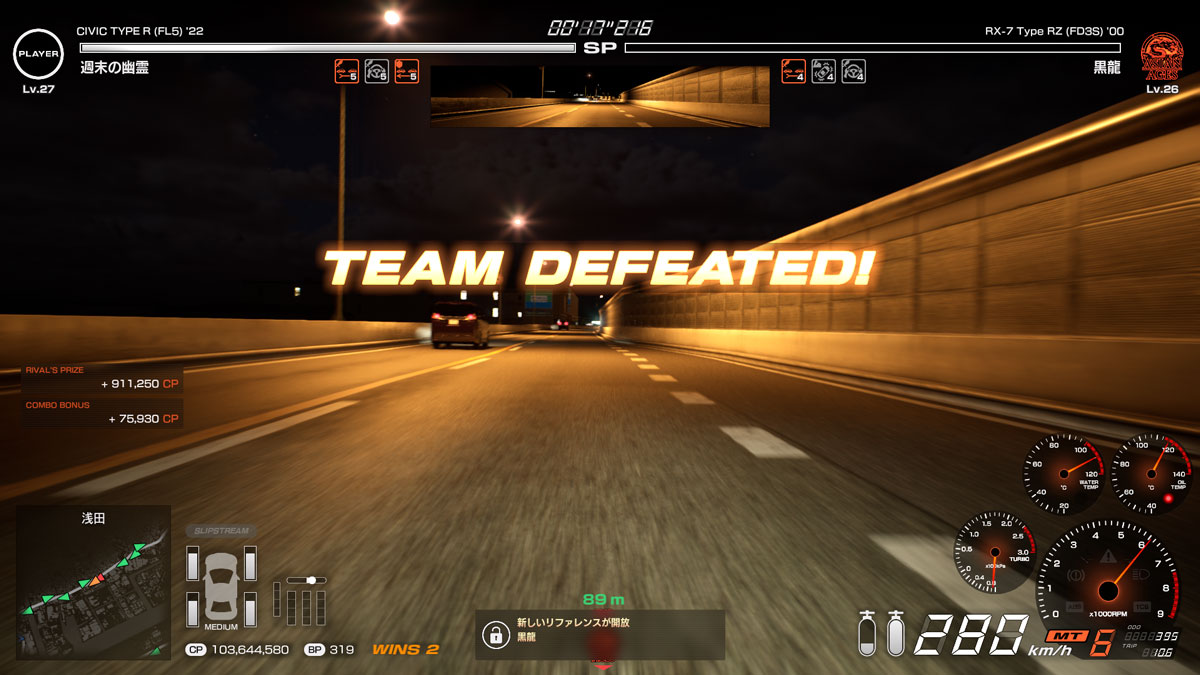Open the padlock reference unlocked notification
This screenshot has width=1200, height=675.
(599, 634)
